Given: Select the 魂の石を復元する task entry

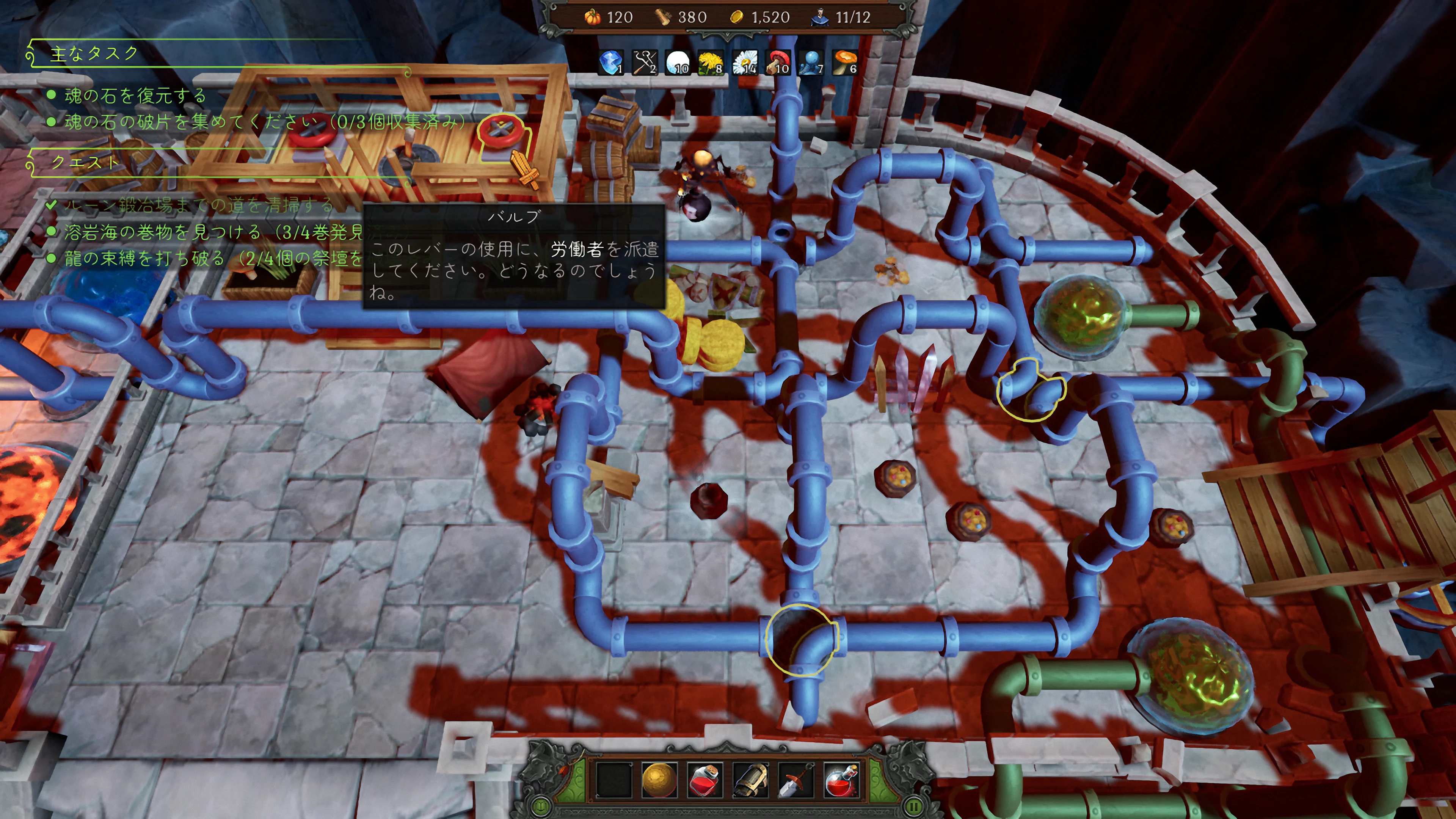Looking at the screenshot, I should pos(135,96).
